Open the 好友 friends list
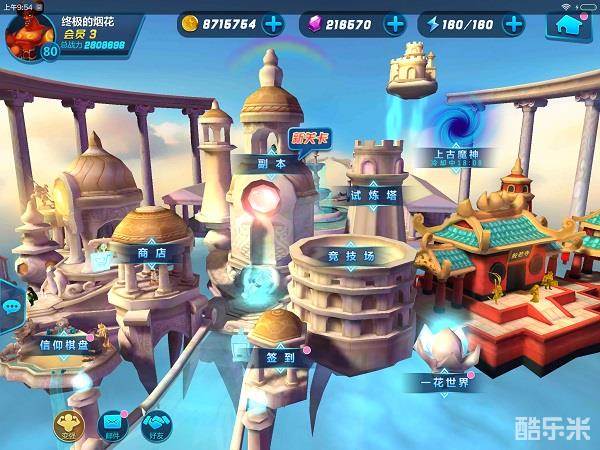Viewport: 600px width, 450px height. tap(155, 425)
